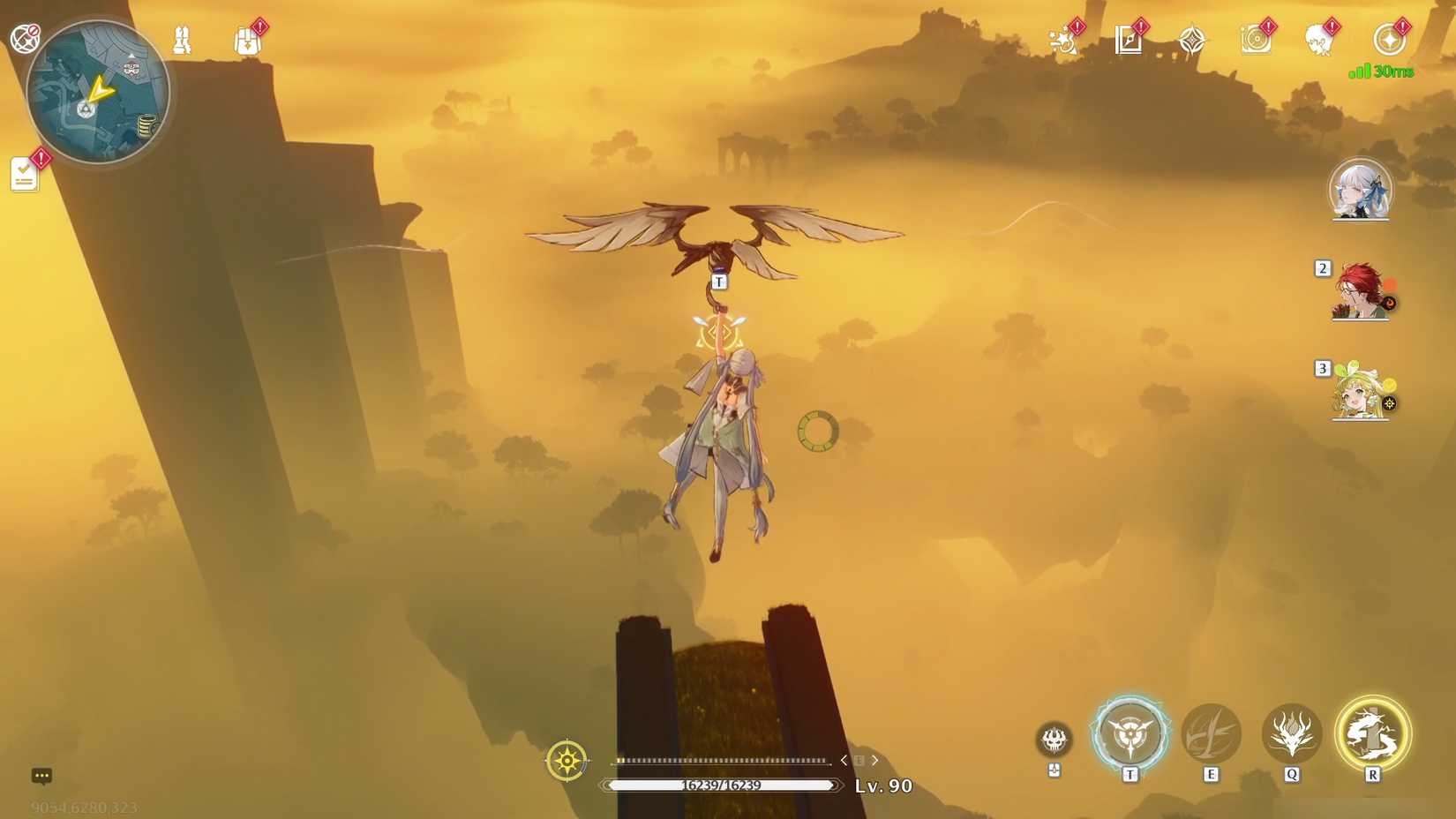Click the compass icon beside the stamina bar
The height and width of the screenshot is (819, 1456).
pos(567,759)
